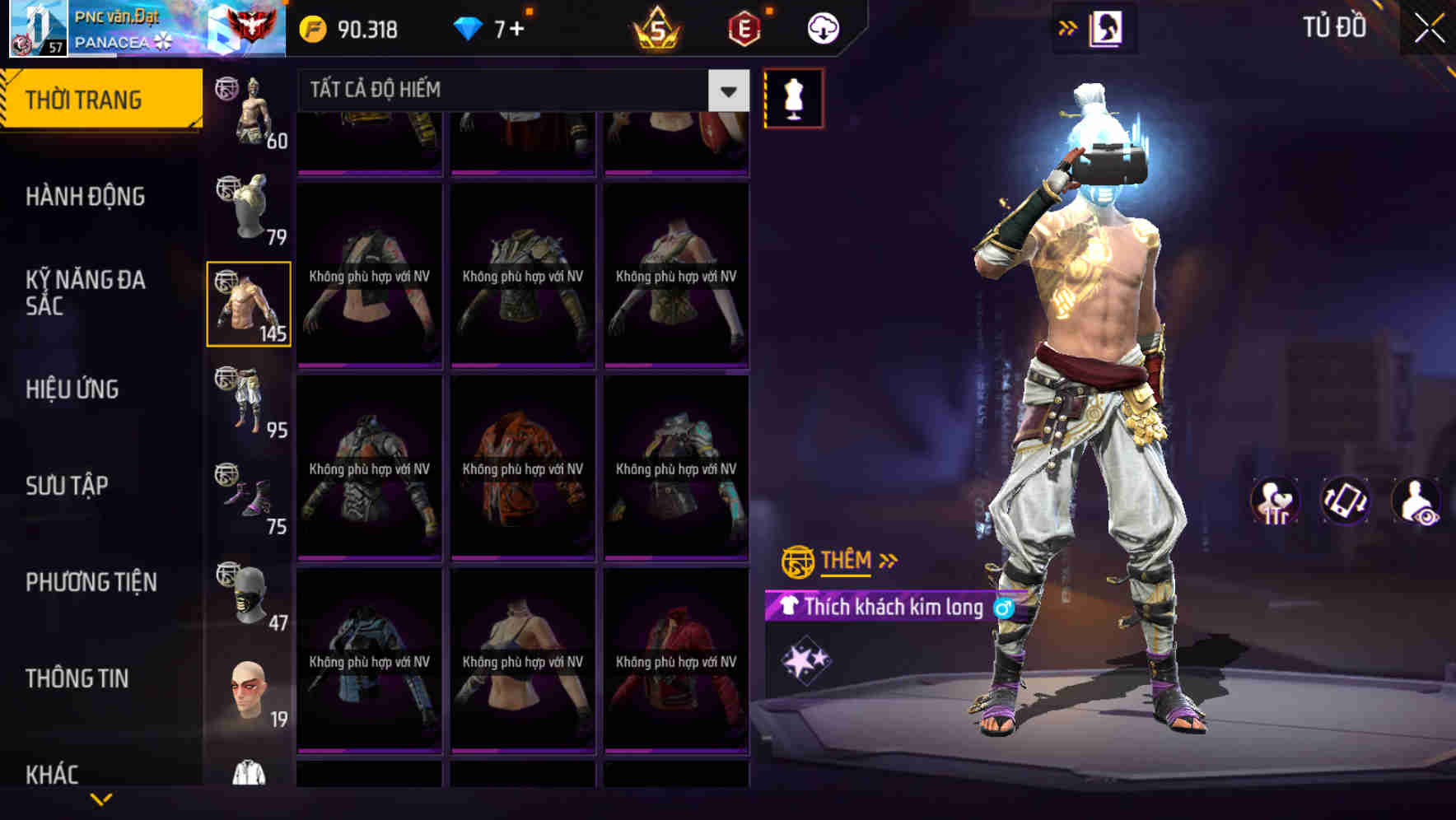This screenshot has height=820, width=1456.
Task: Open the friend preview icon with heart symbol
Action: pyautogui.click(x=1276, y=501)
